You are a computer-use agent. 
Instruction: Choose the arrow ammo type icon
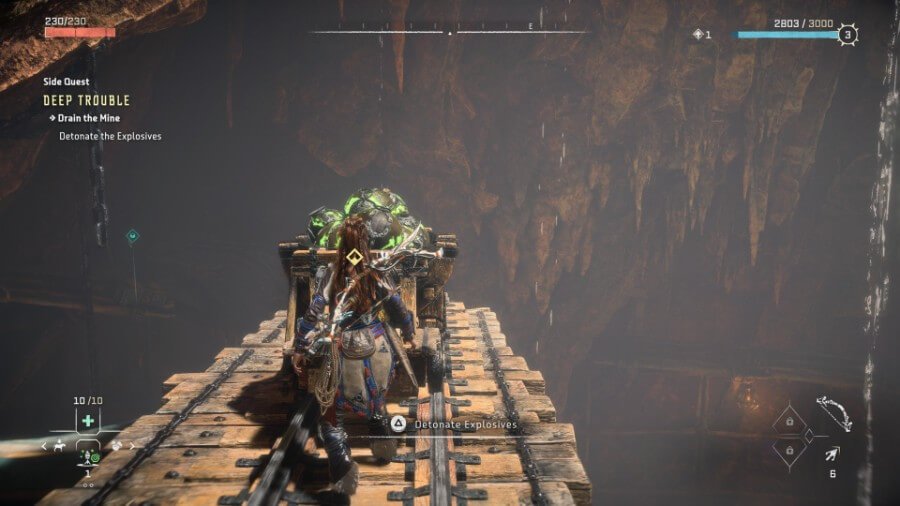tap(831, 455)
